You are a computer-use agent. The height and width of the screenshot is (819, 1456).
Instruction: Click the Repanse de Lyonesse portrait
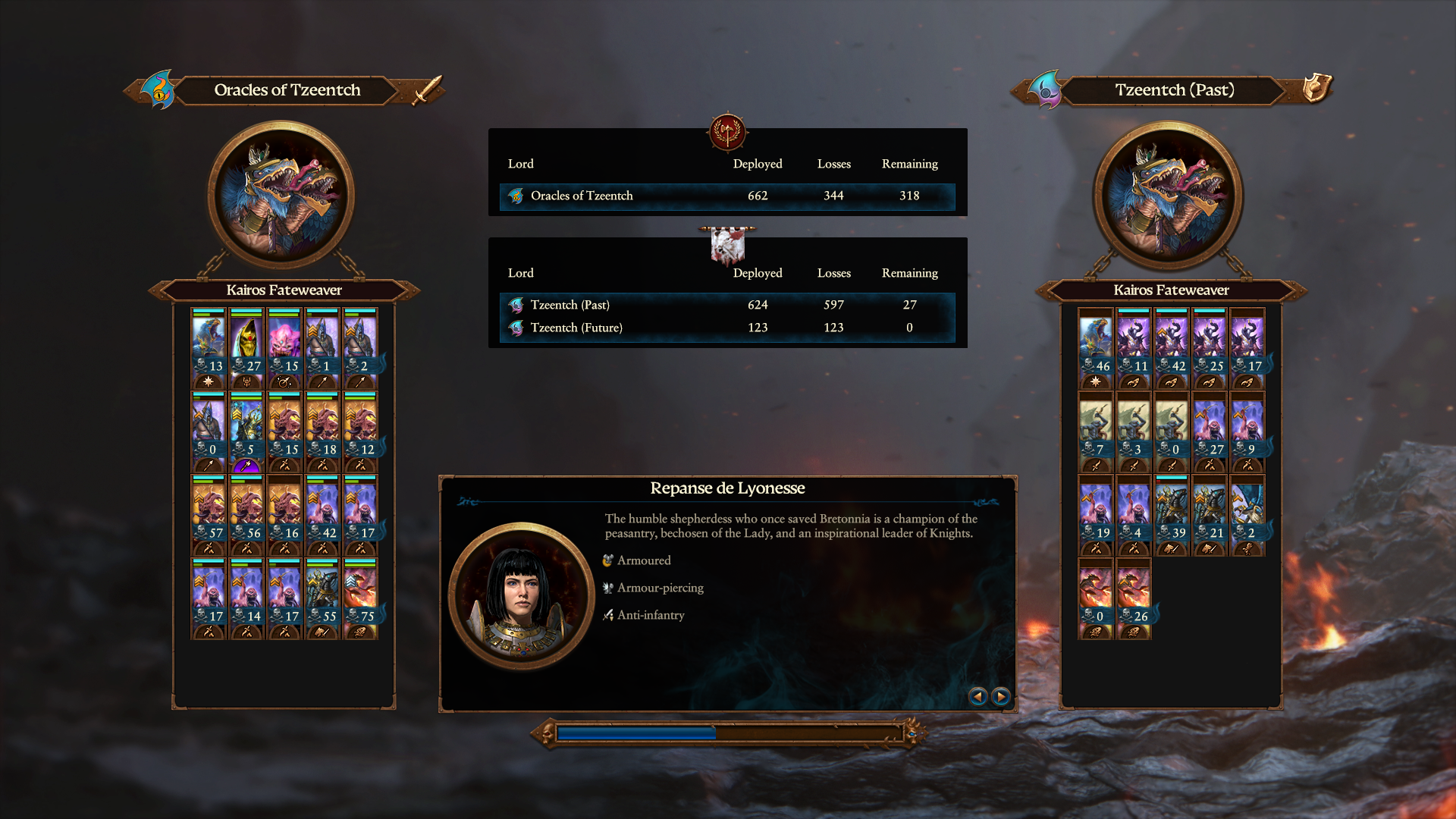[x=521, y=595]
